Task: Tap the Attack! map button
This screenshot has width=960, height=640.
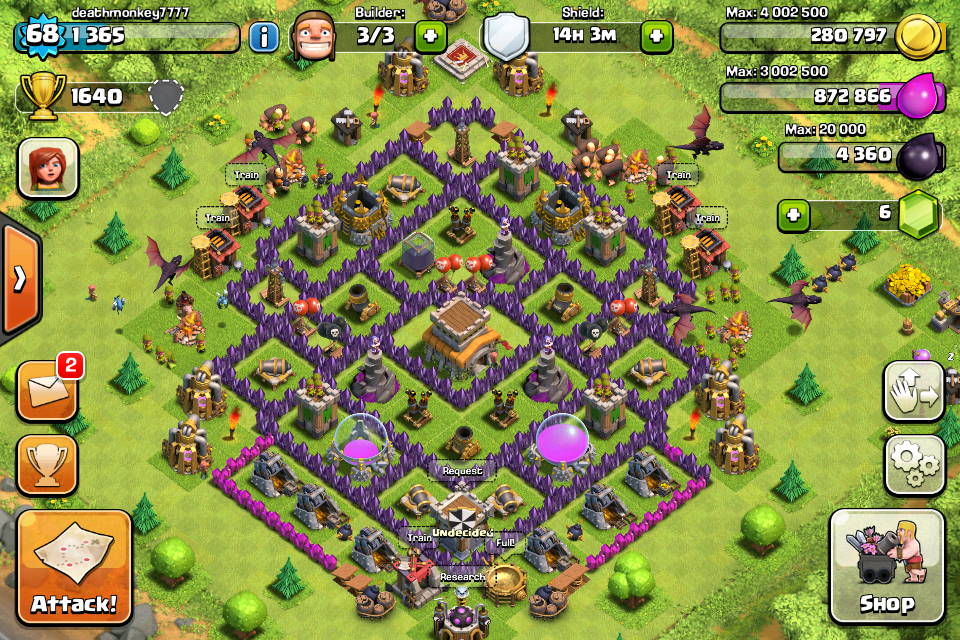Action: (74, 568)
